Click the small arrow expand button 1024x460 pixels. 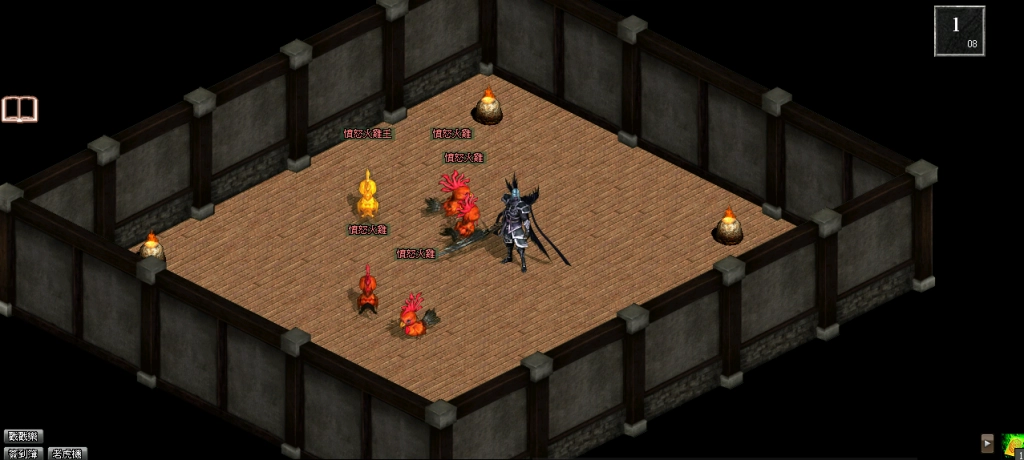tap(987, 443)
